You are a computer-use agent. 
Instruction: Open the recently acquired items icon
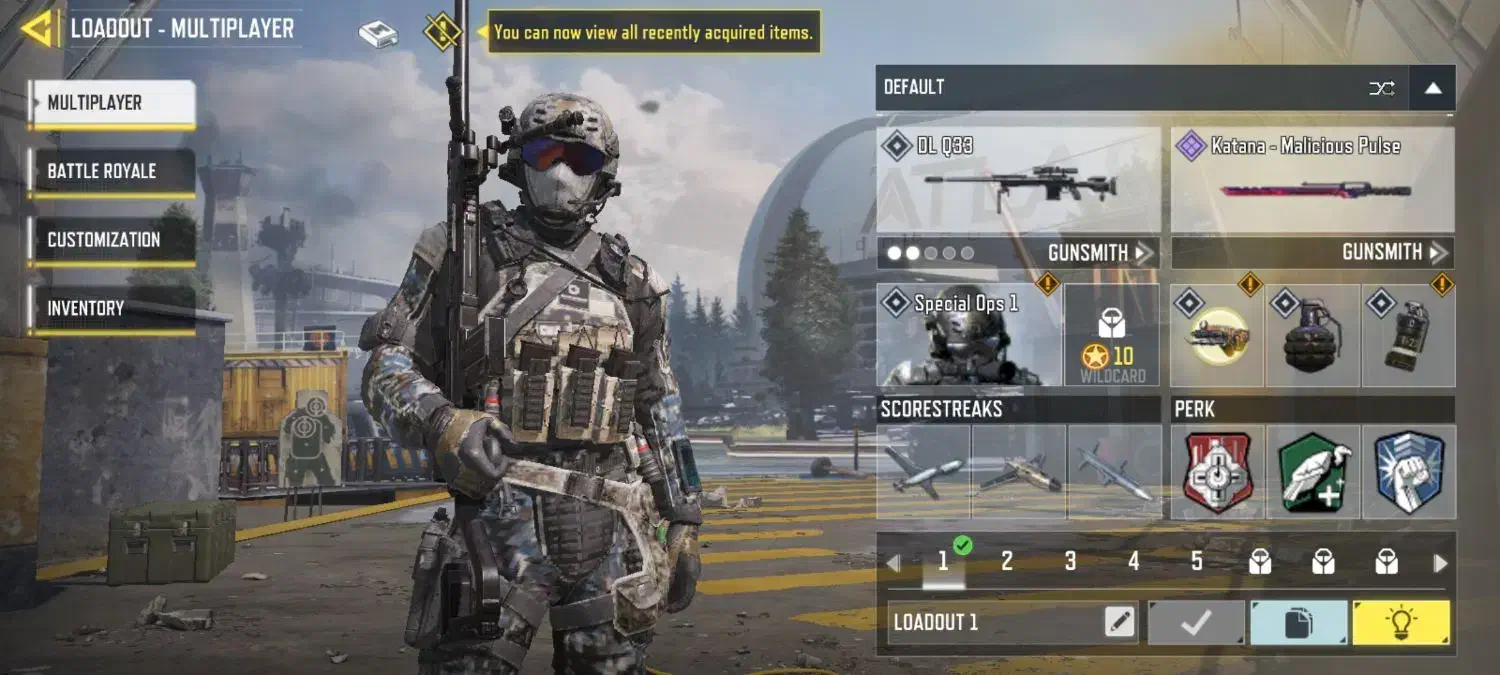point(442,32)
